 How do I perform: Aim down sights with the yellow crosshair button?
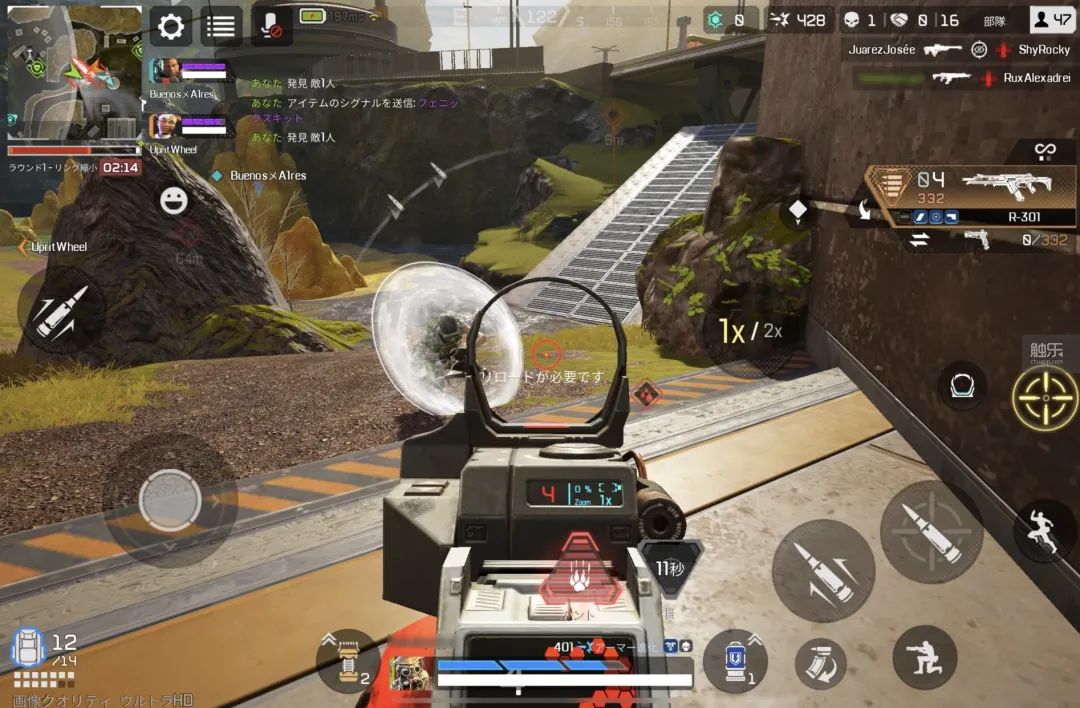coord(1045,398)
